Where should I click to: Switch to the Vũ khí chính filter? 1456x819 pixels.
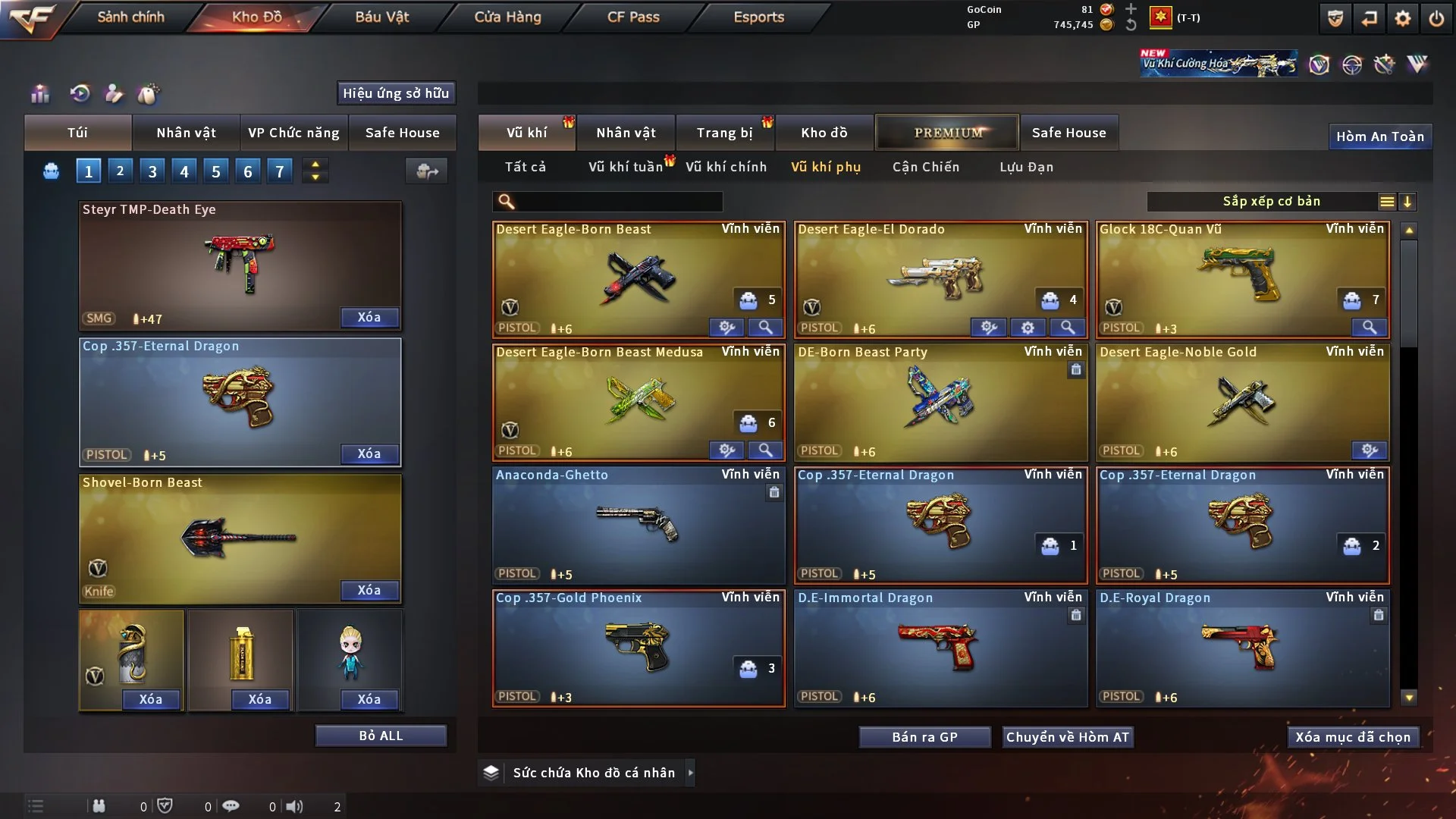[726, 167]
